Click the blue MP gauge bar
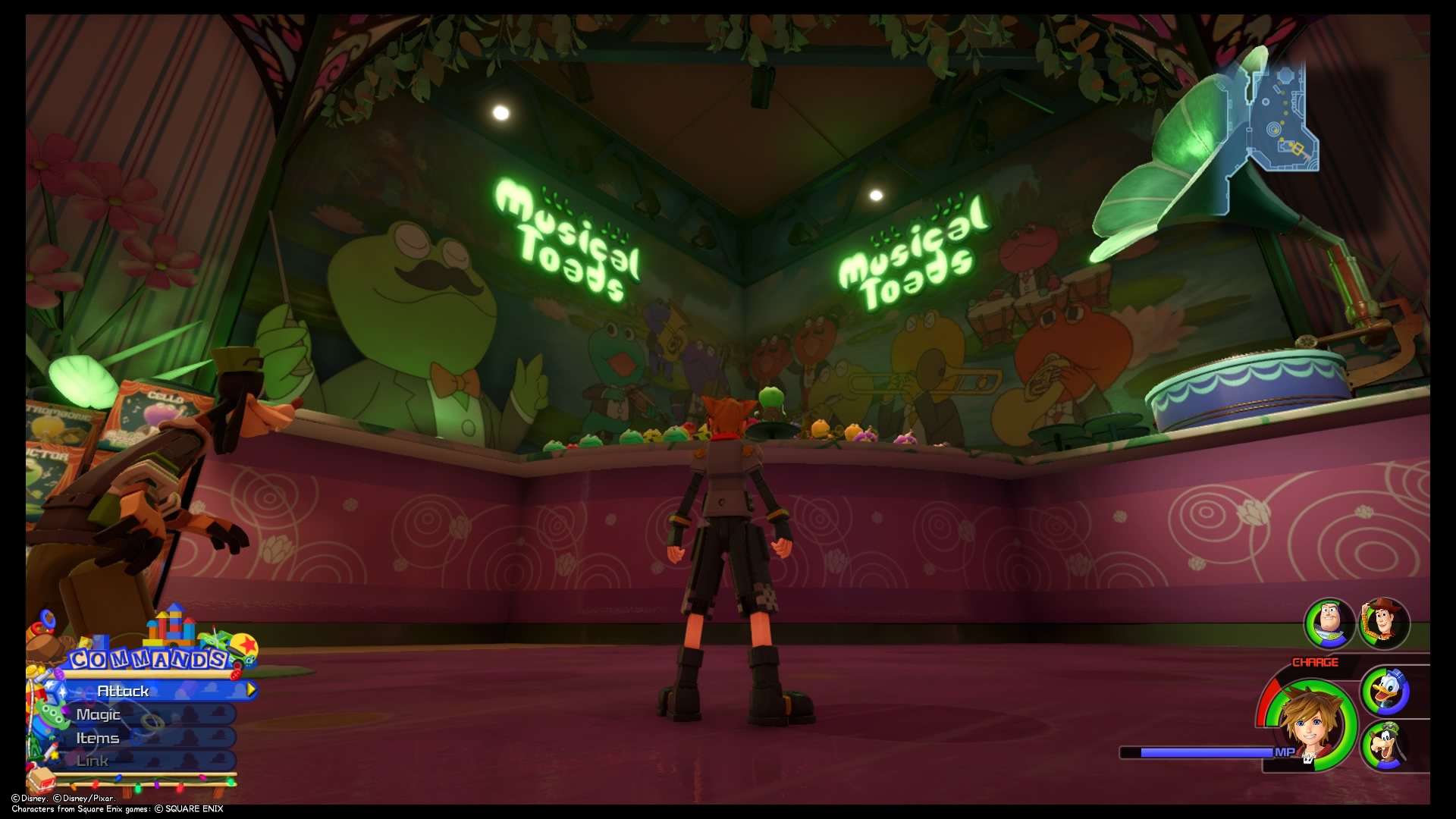Screen dimensions: 1456x819 (x=1206, y=752)
